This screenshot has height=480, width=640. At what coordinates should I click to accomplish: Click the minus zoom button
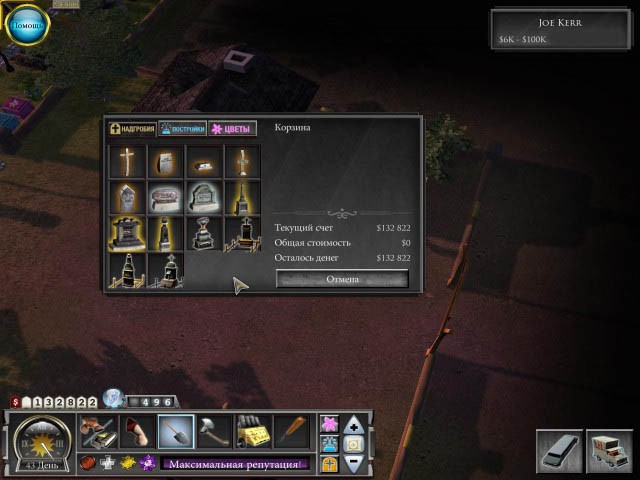tap(354, 464)
